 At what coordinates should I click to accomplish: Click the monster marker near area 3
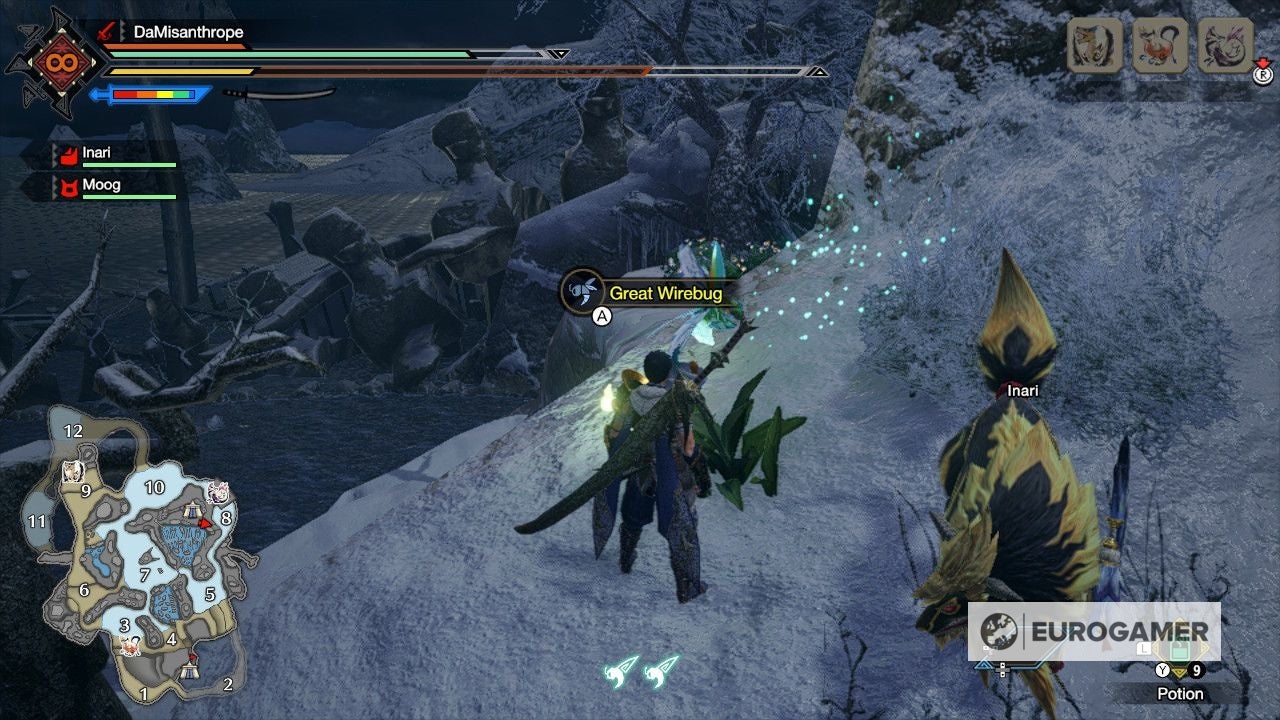[x=129, y=646]
